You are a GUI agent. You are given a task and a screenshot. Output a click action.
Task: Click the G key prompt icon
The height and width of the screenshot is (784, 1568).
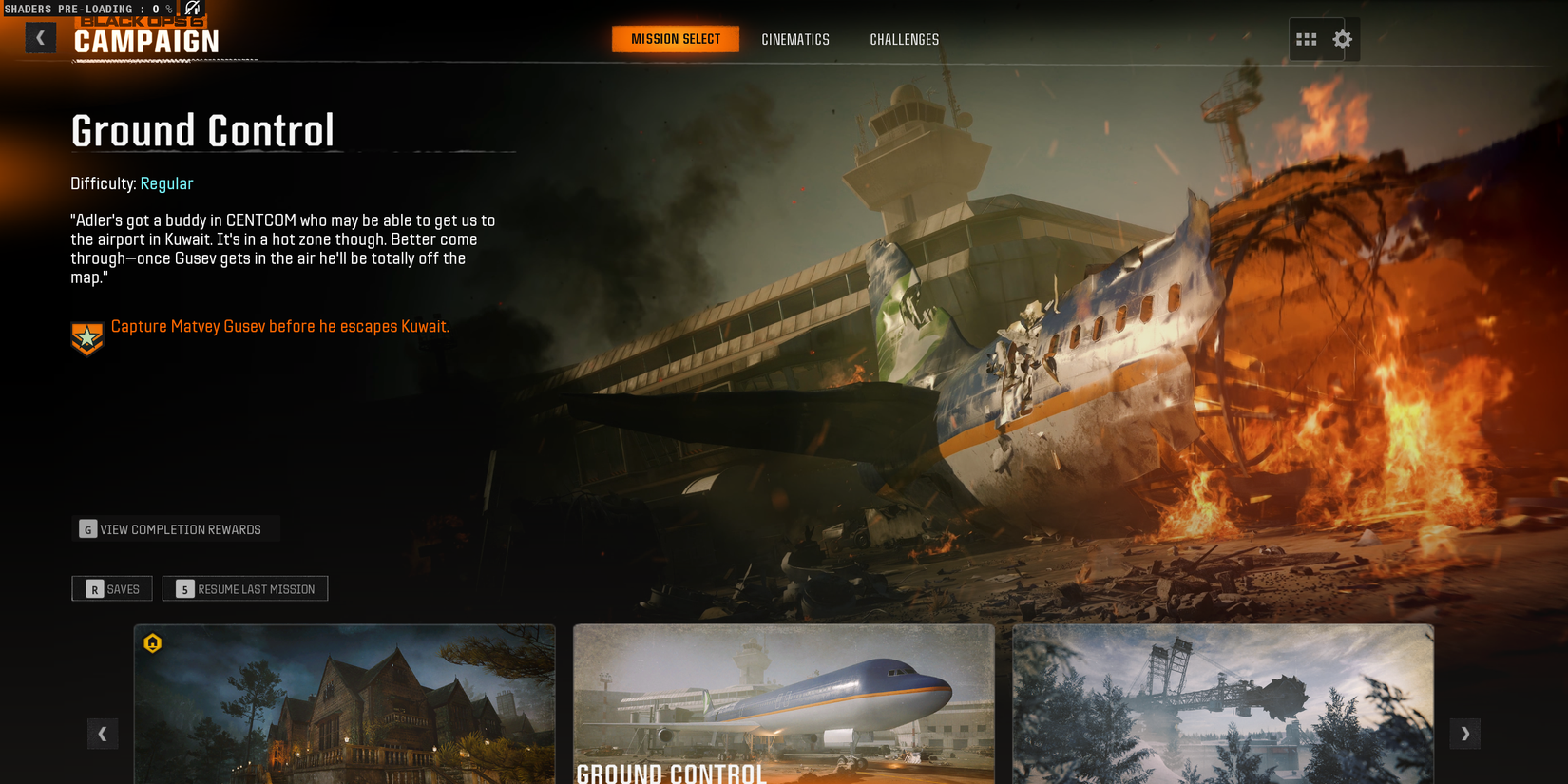(87, 528)
